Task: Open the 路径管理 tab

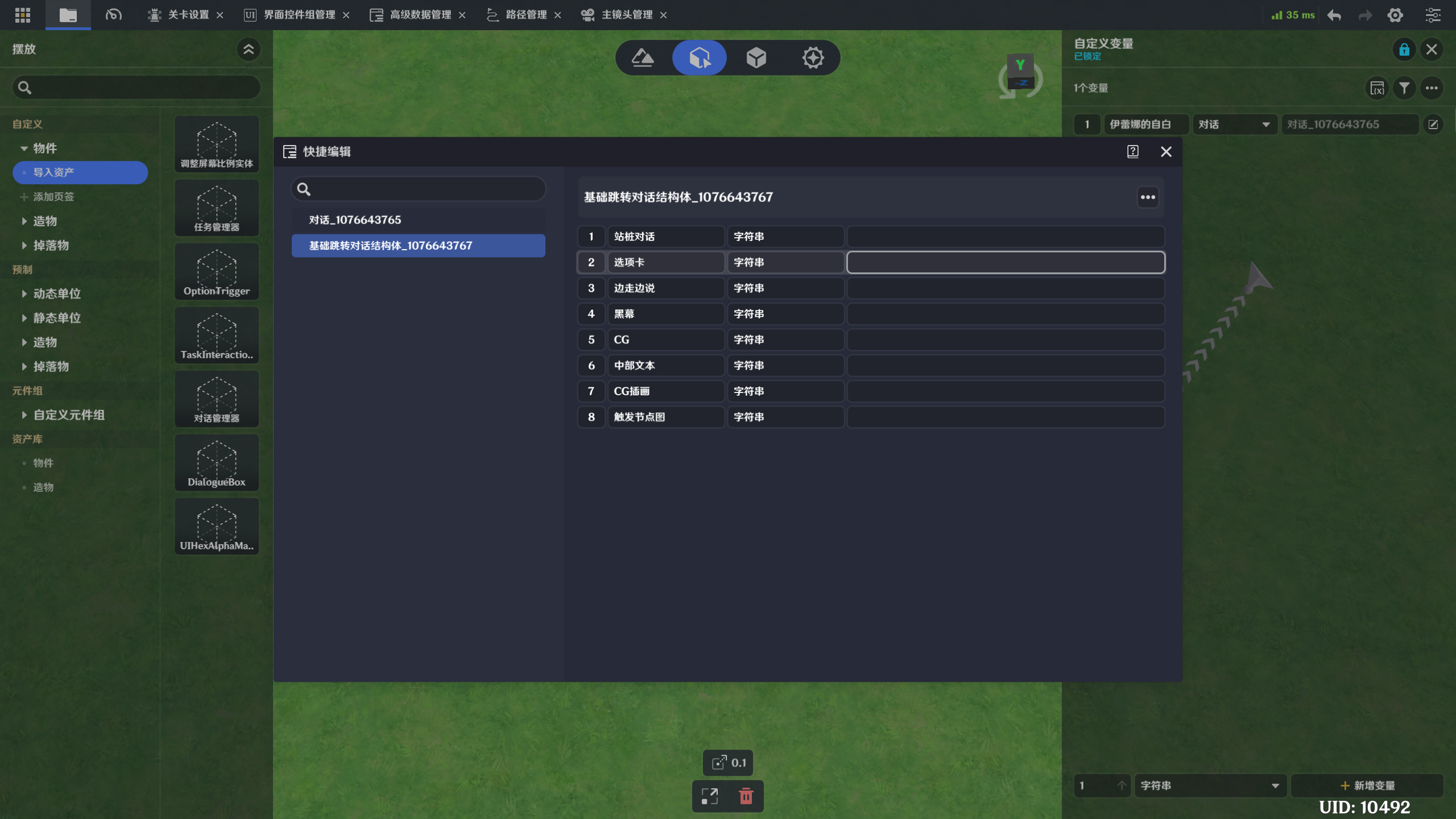Action: pyautogui.click(x=526, y=15)
